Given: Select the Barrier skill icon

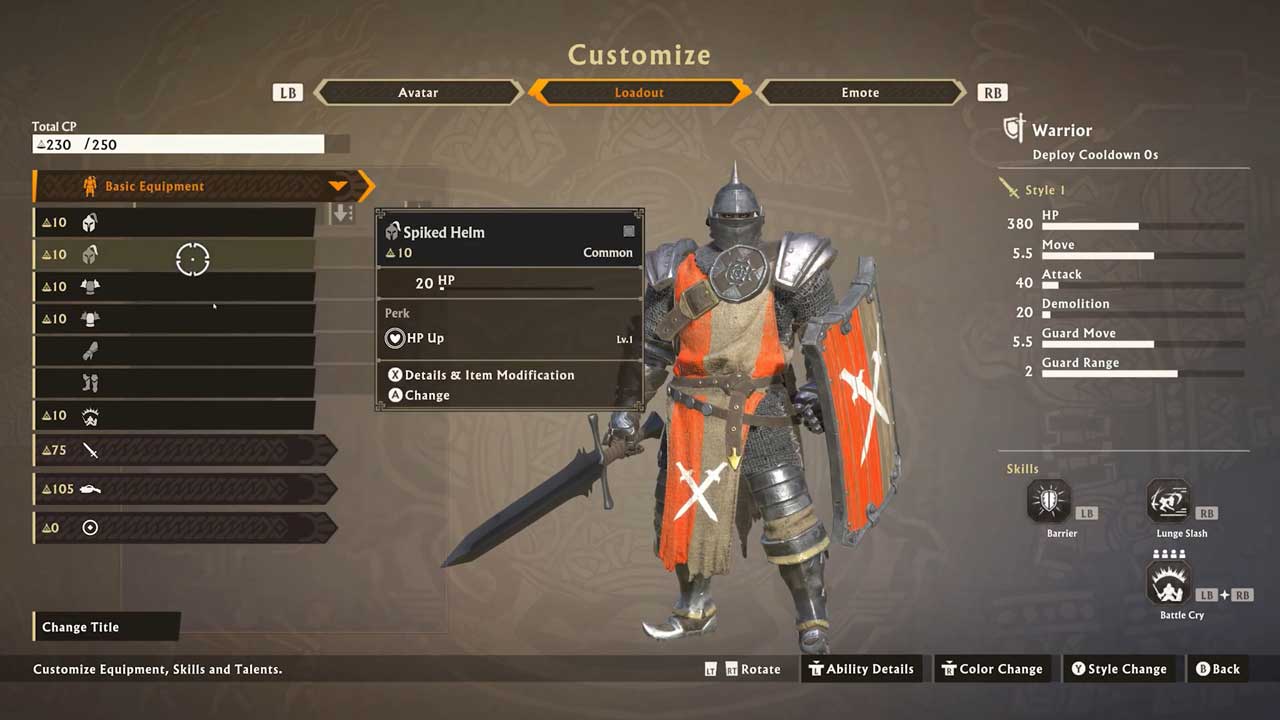Looking at the screenshot, I should pyautogui.click(x=1049, y=502).
